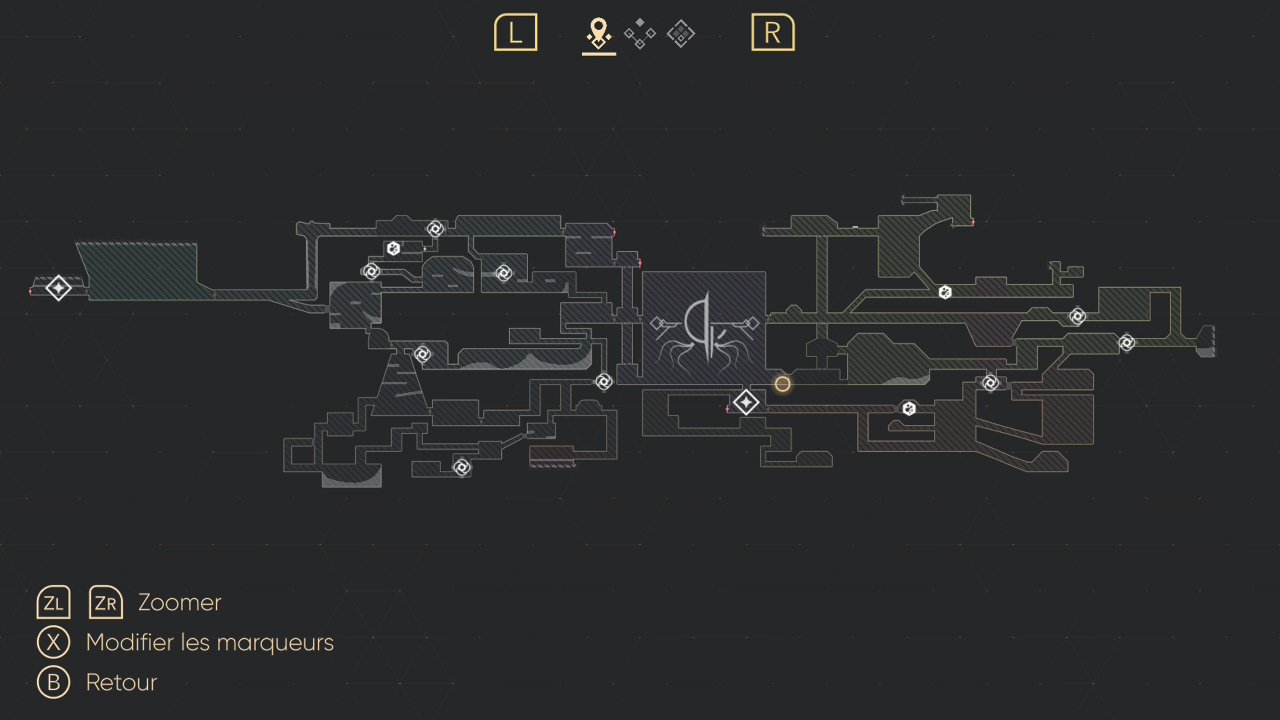Screen dimensions: 1280x720
Task: Choose the star diamond marker at the map's far-left end
Action: point(59,288)
